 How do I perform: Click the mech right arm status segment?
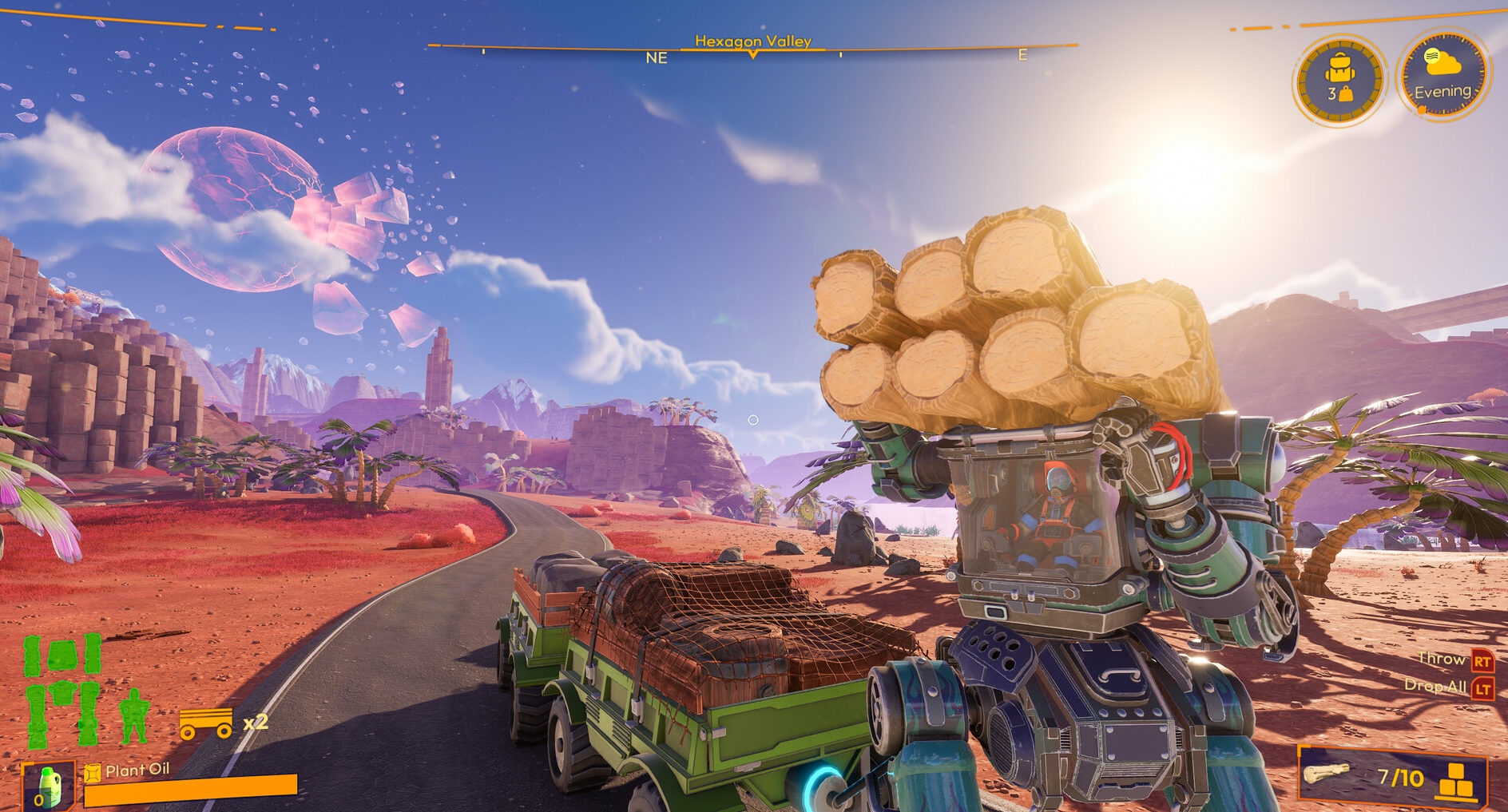click(x=93, y=653)
